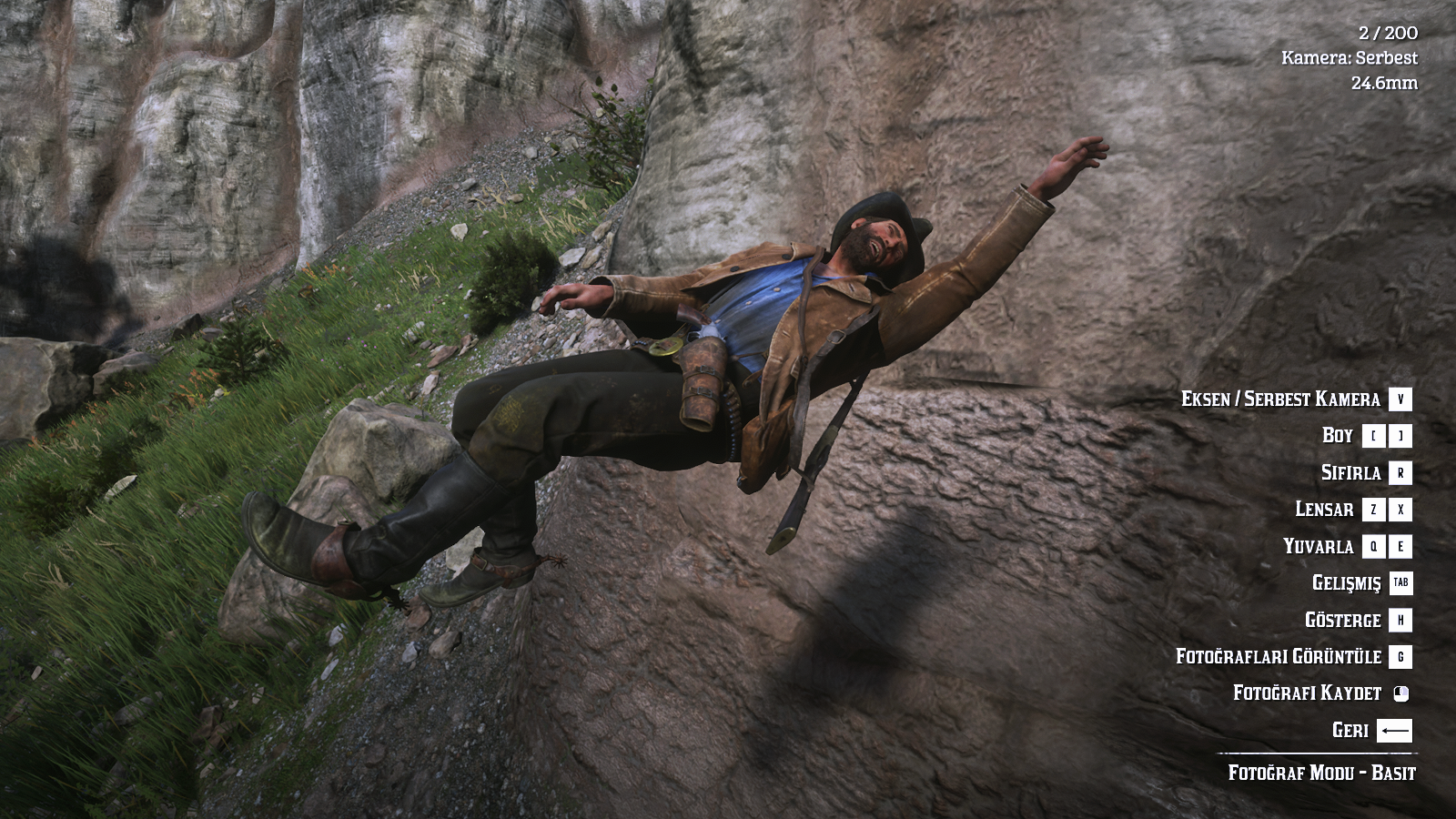This screenshot has height=819, width=1456.
Task: Open the Gelişmiş advanced photo mode
Action: [x=1346, y=583]
